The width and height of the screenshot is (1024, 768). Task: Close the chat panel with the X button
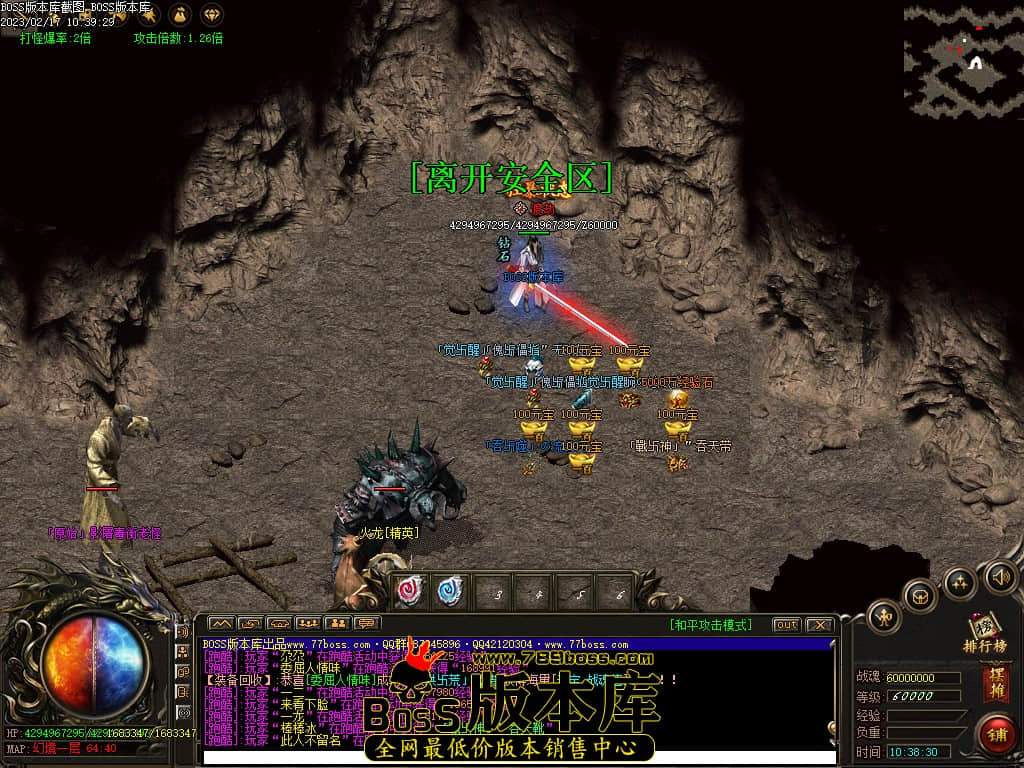point(819,625)
